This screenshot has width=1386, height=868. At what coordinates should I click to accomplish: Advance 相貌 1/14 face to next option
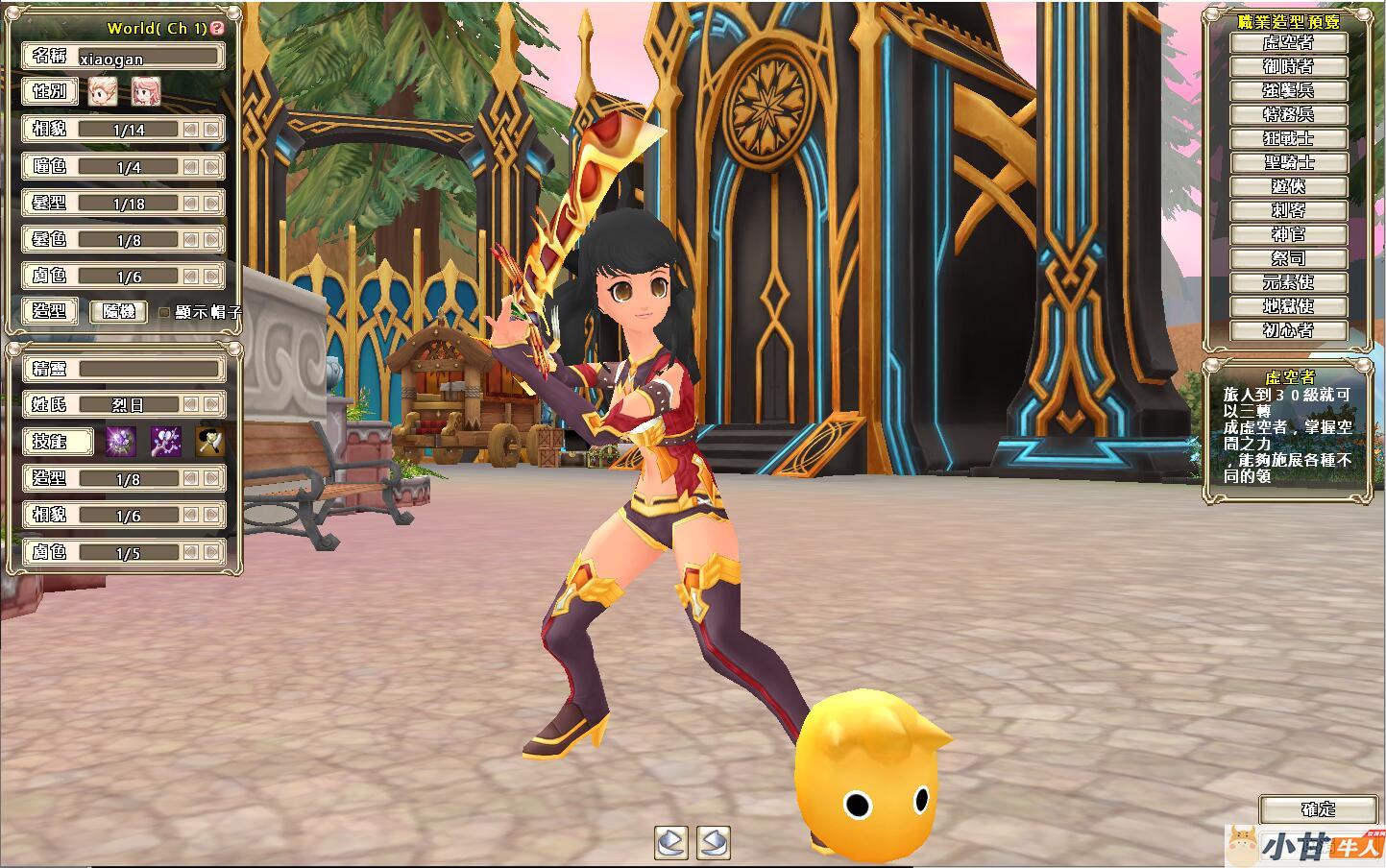tap(211, 130)
